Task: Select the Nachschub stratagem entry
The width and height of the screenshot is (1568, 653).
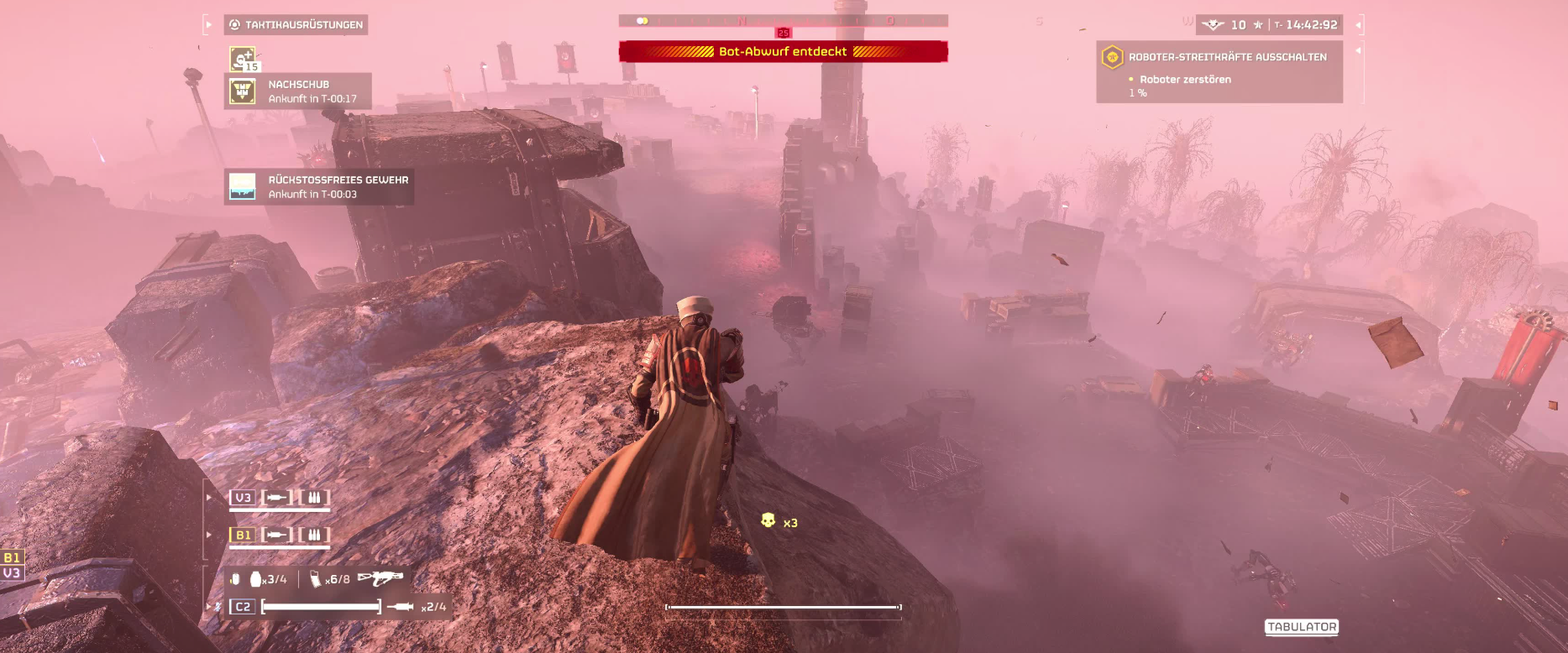Action: click(298, 91)
